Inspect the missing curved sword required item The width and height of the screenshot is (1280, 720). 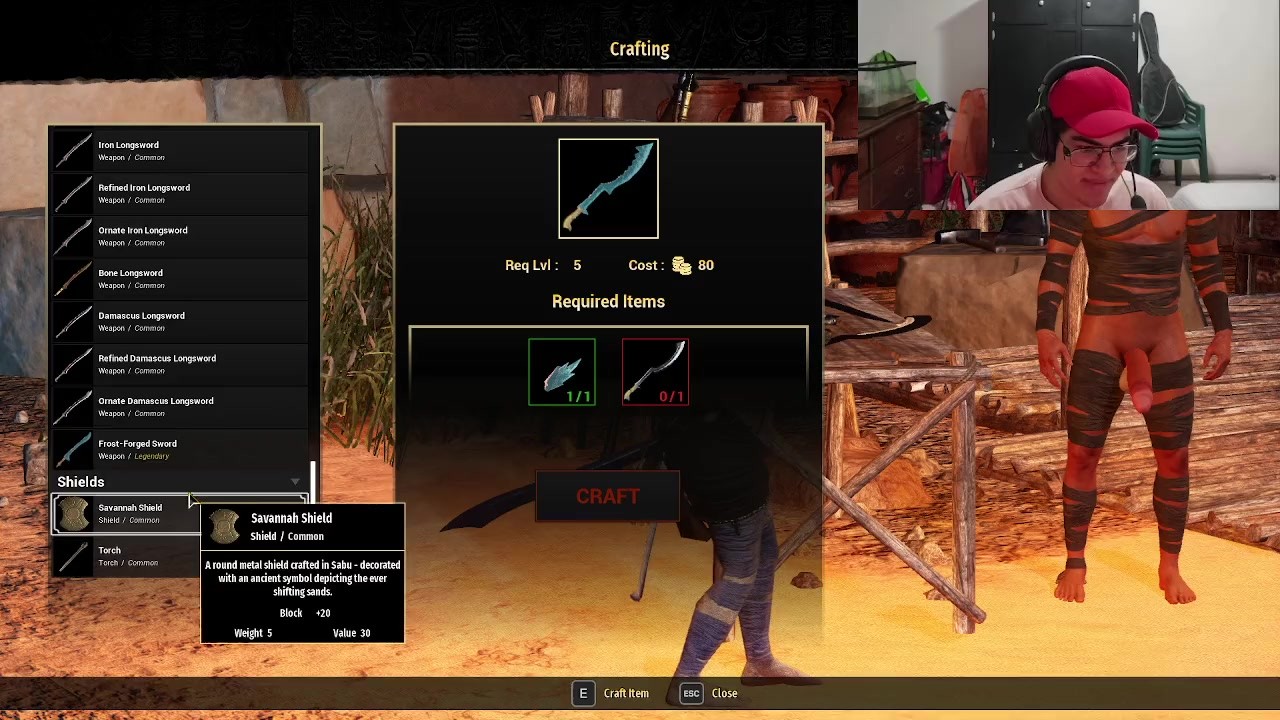pos(655,372)
